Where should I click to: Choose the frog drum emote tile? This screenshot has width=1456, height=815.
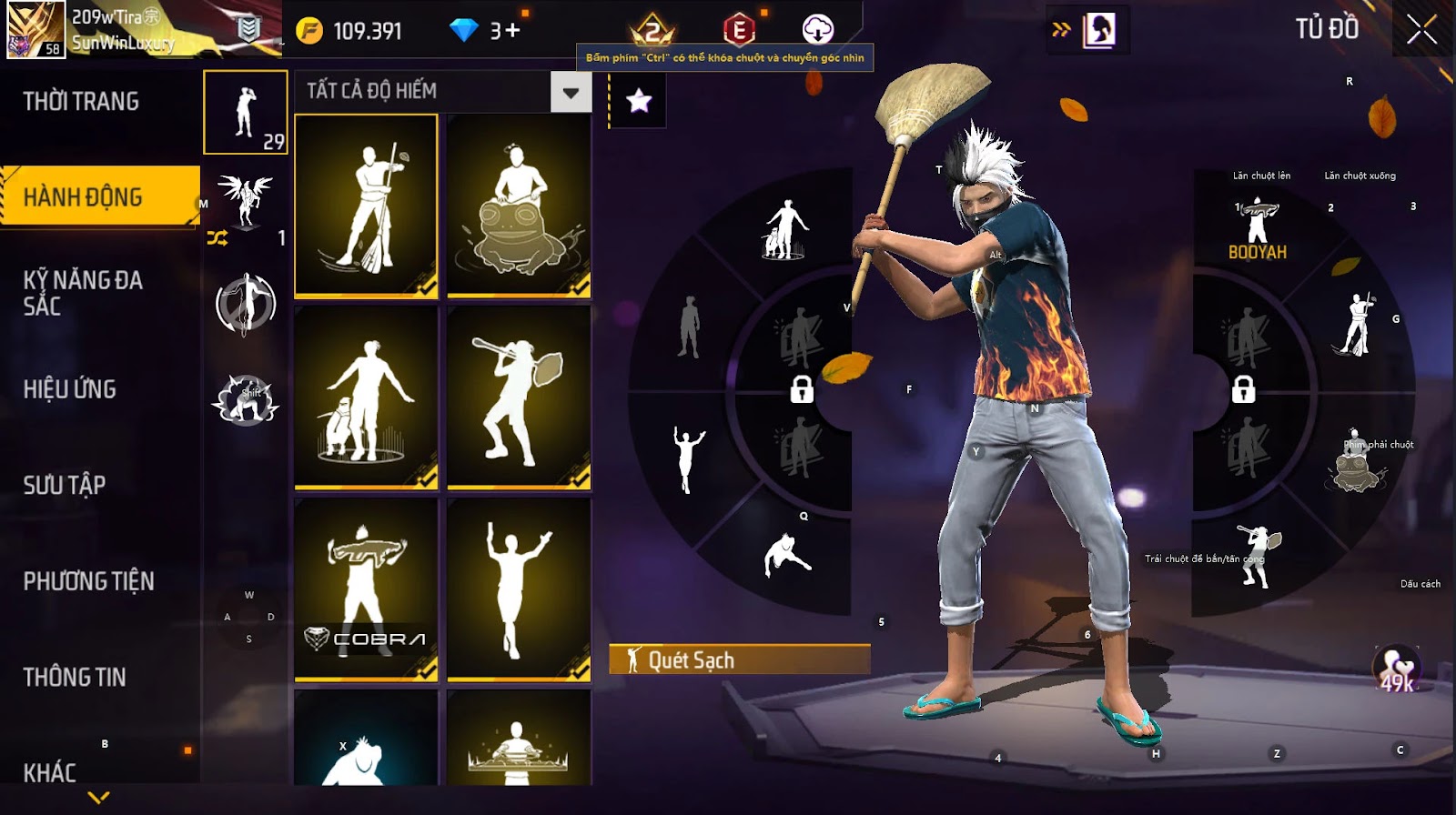coord(519,206)
